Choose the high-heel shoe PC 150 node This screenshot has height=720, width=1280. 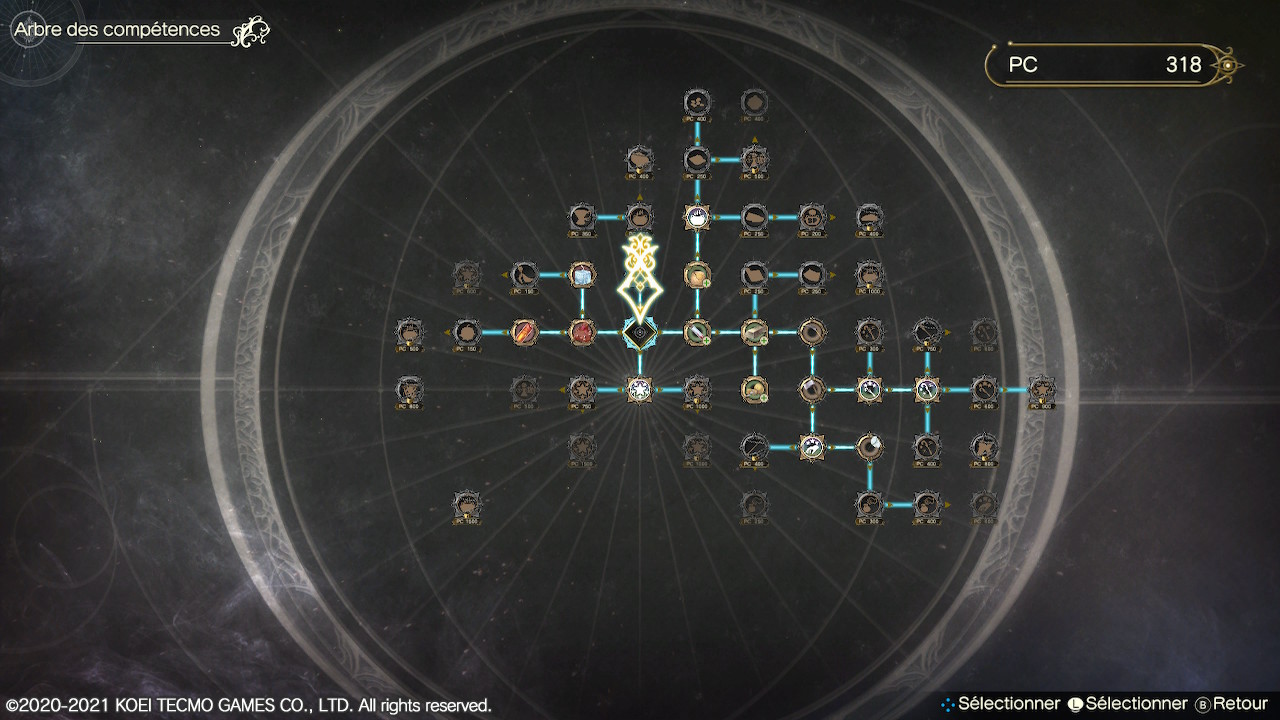(524, 274)
